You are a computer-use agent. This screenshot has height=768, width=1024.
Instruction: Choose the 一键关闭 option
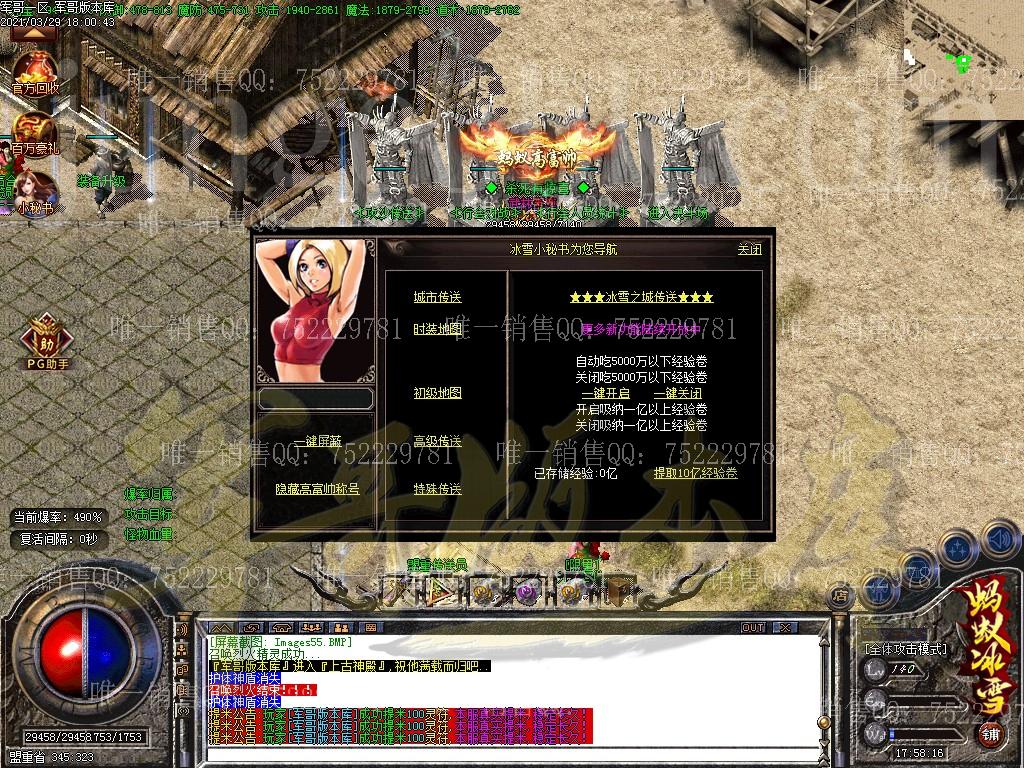coord(677,393)
